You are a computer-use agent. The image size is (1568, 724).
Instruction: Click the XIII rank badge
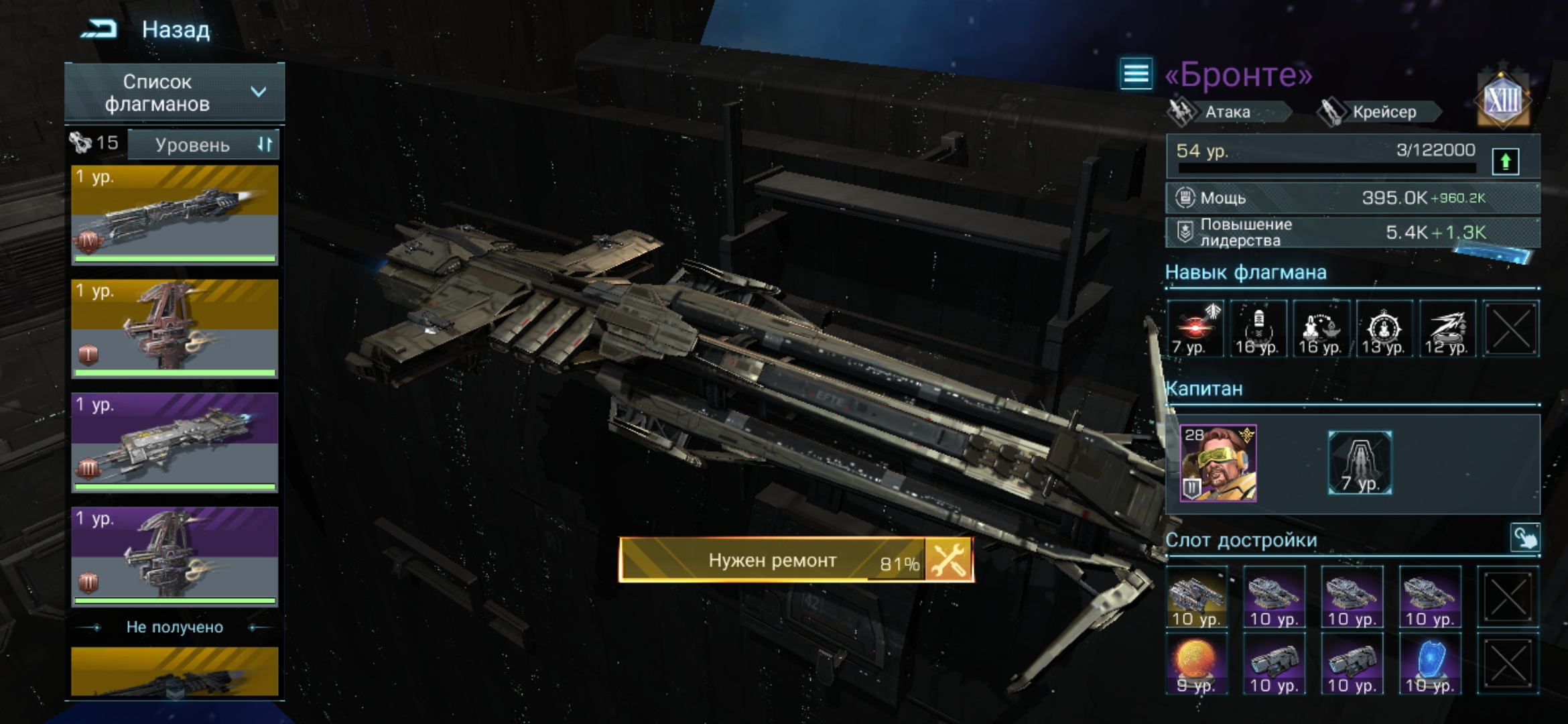(x=1503, y=101)
